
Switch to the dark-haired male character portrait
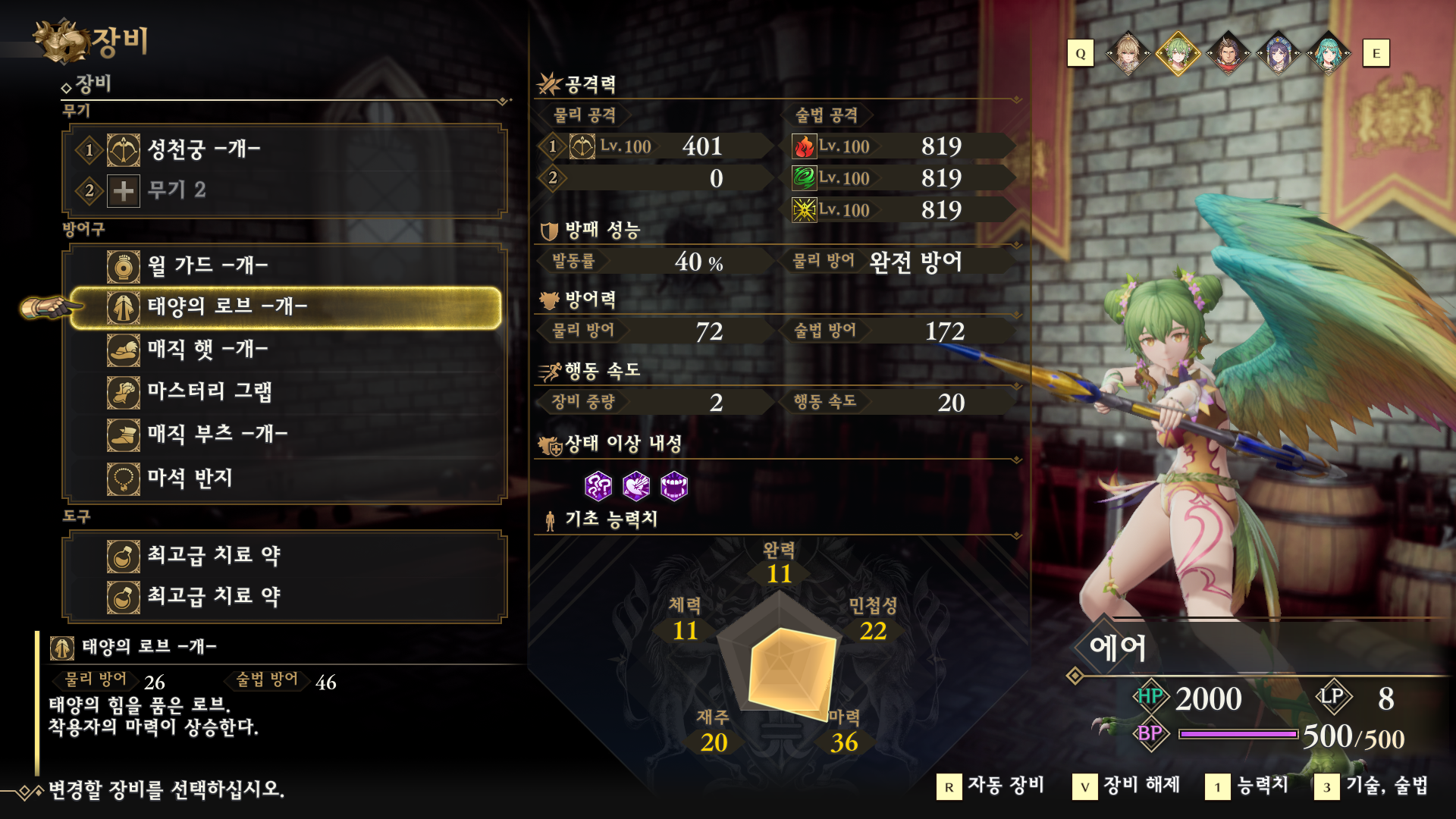[x=1228, y=54]
